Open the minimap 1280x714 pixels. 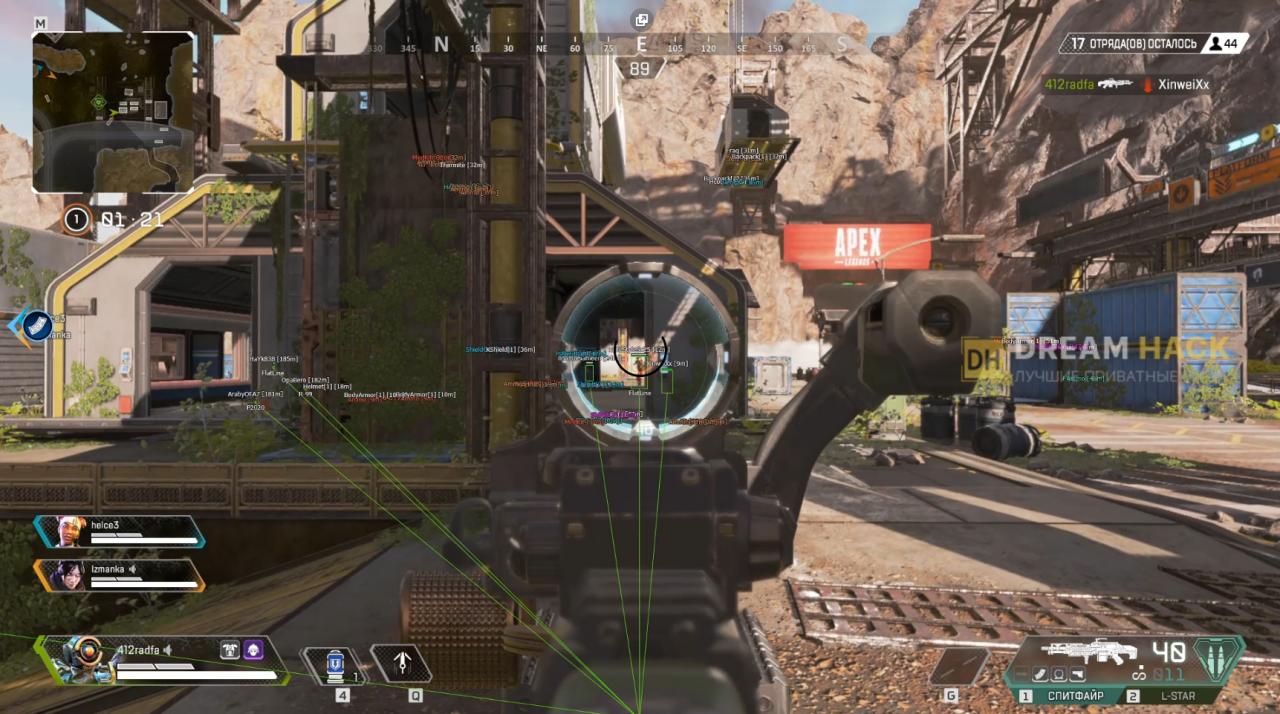pos(112,111)
